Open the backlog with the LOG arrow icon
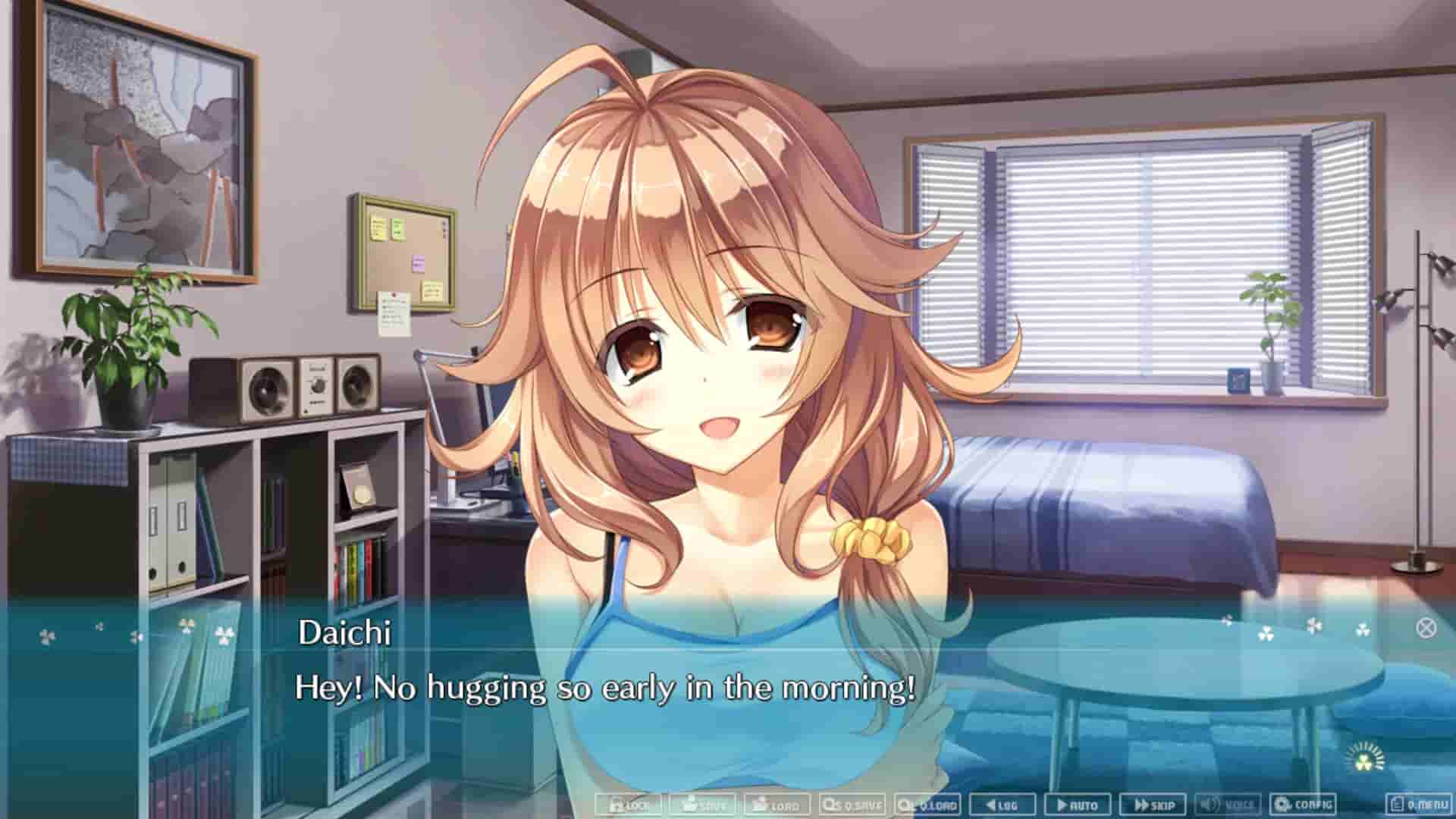Viewport: 1456px width, 819px height. pos(987,805)
